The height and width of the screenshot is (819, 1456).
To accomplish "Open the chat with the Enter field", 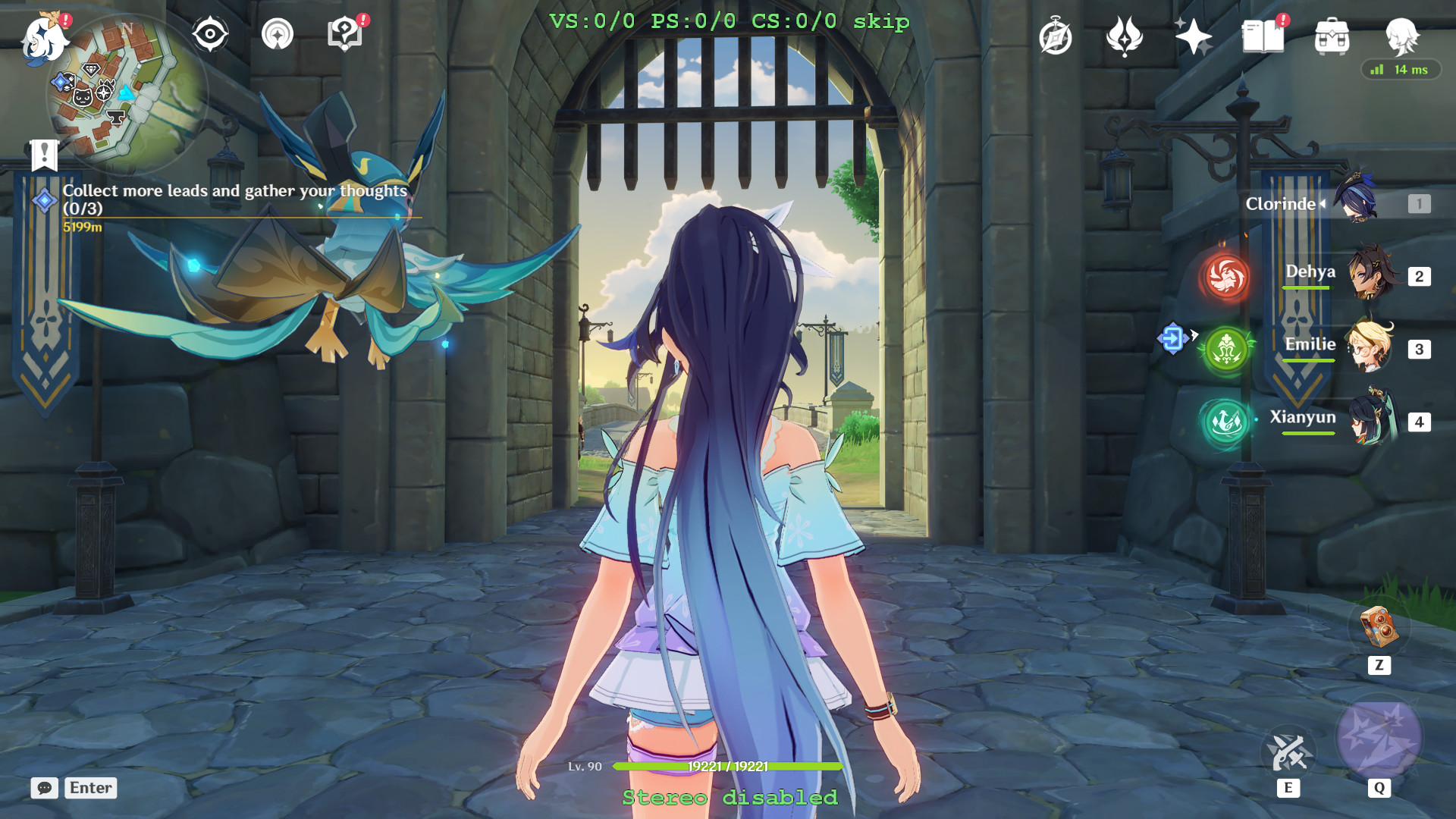I will [x=89, y=788].
